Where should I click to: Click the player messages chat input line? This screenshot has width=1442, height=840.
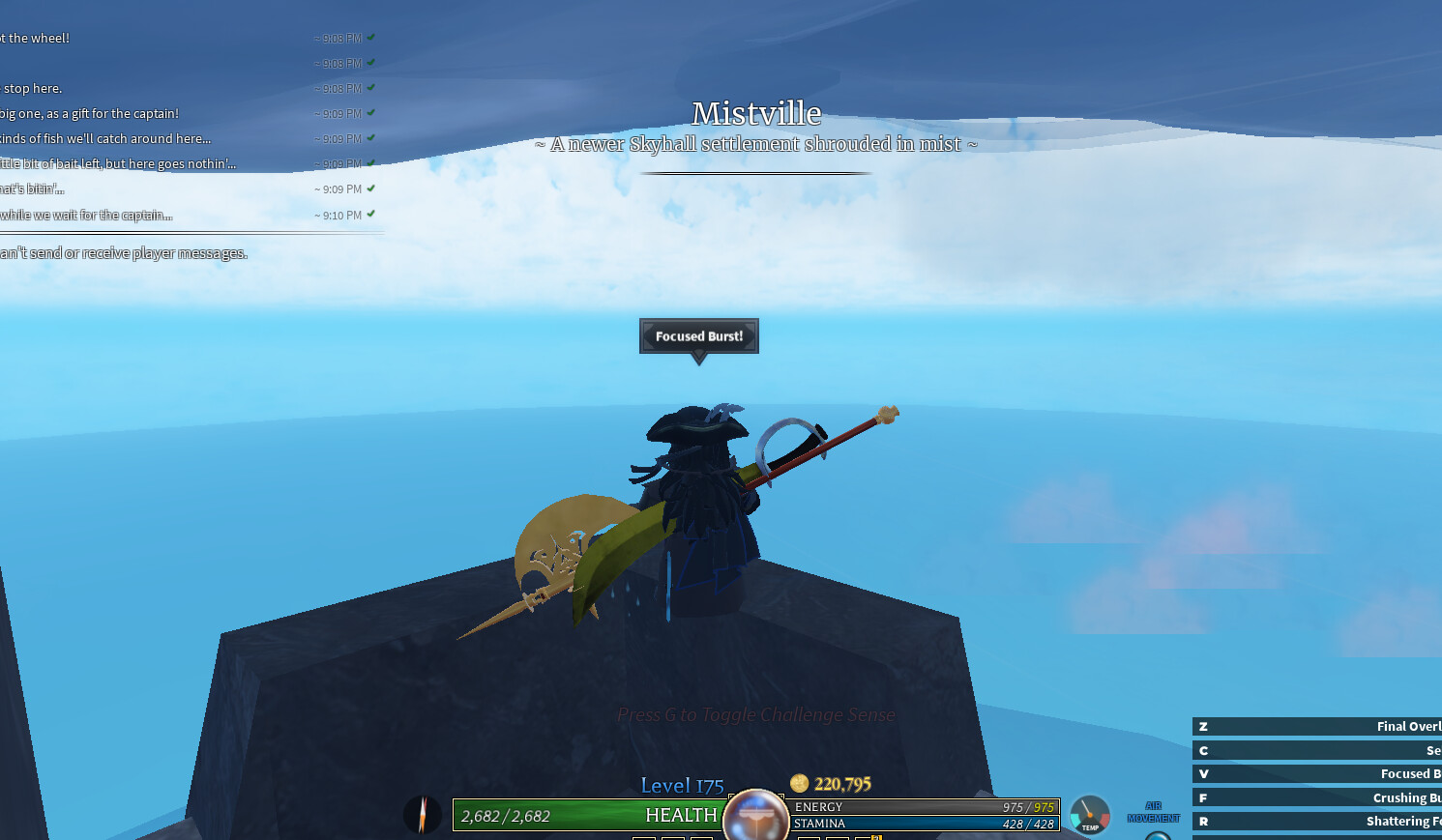point(124,254)
